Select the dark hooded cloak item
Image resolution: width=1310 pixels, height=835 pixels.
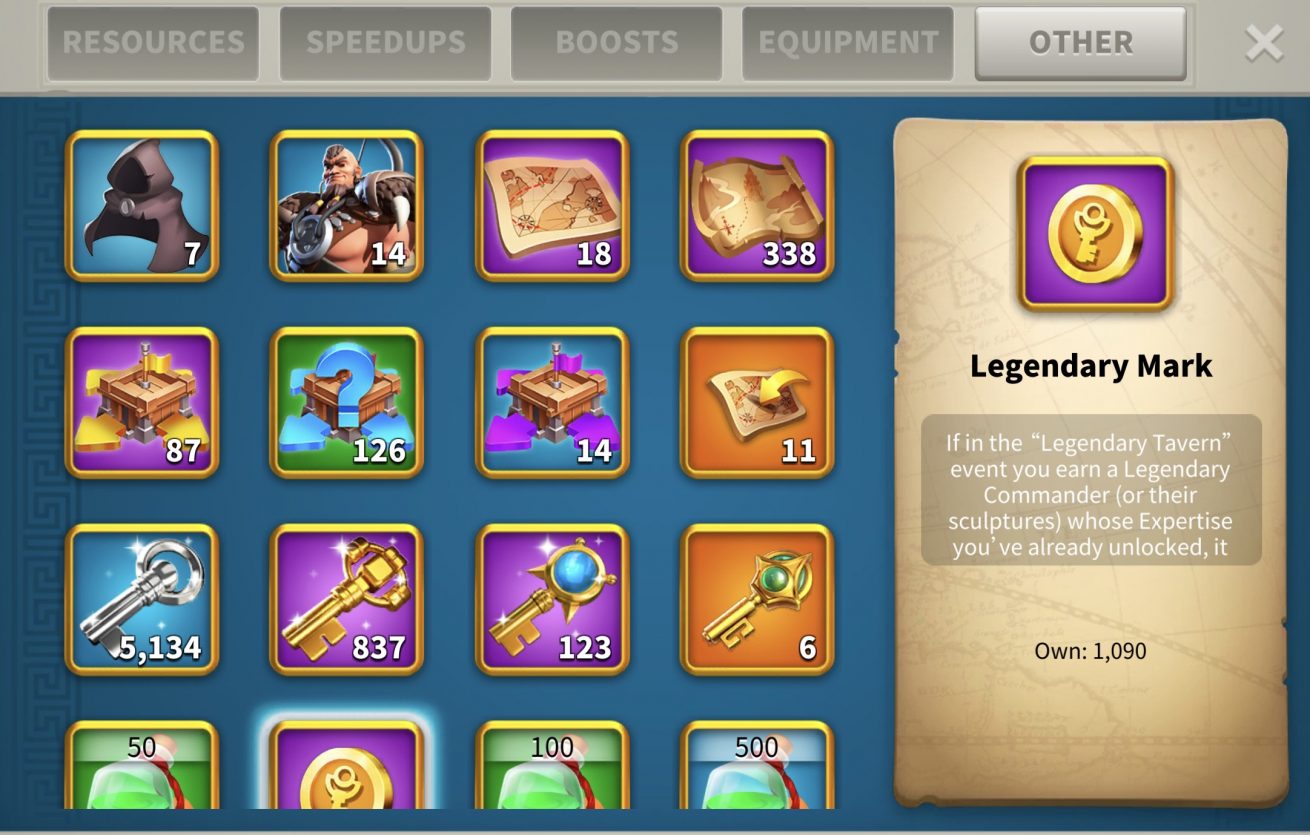142,205
